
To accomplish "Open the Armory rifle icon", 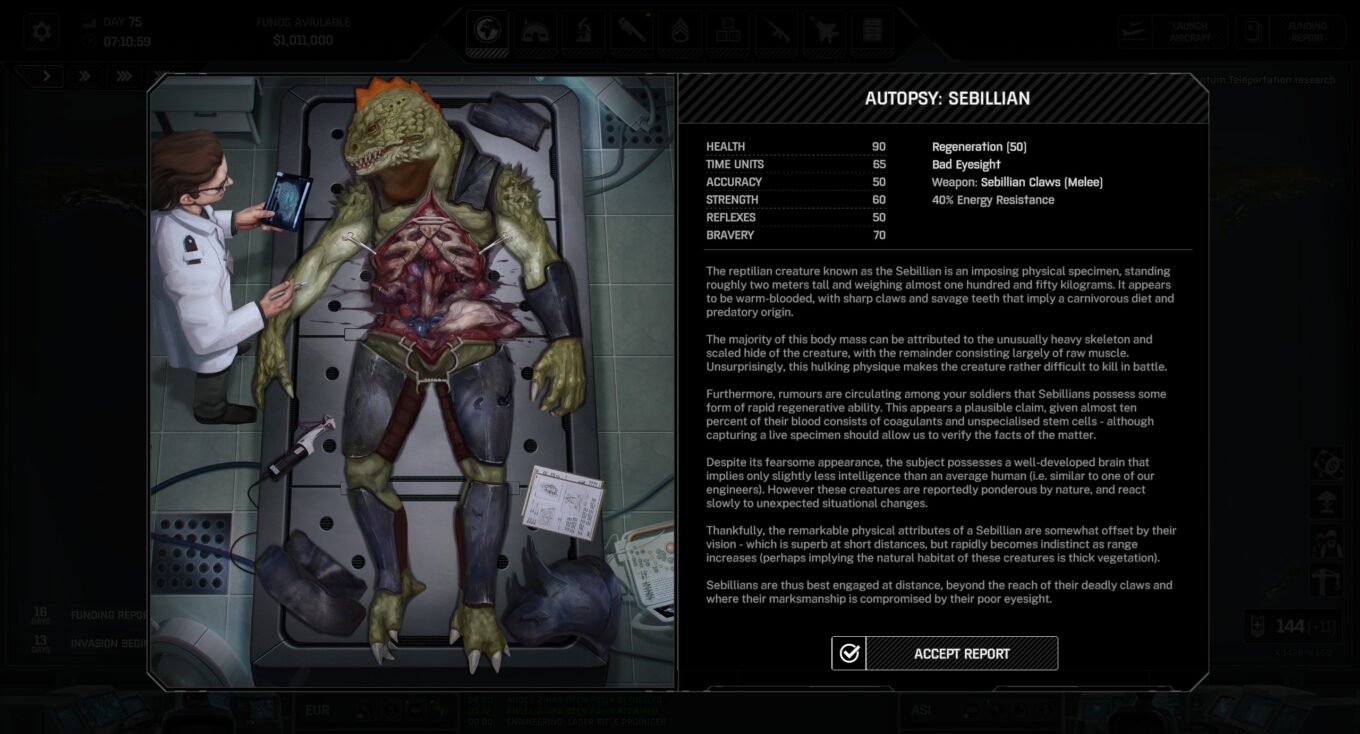I will pos(775,30).
